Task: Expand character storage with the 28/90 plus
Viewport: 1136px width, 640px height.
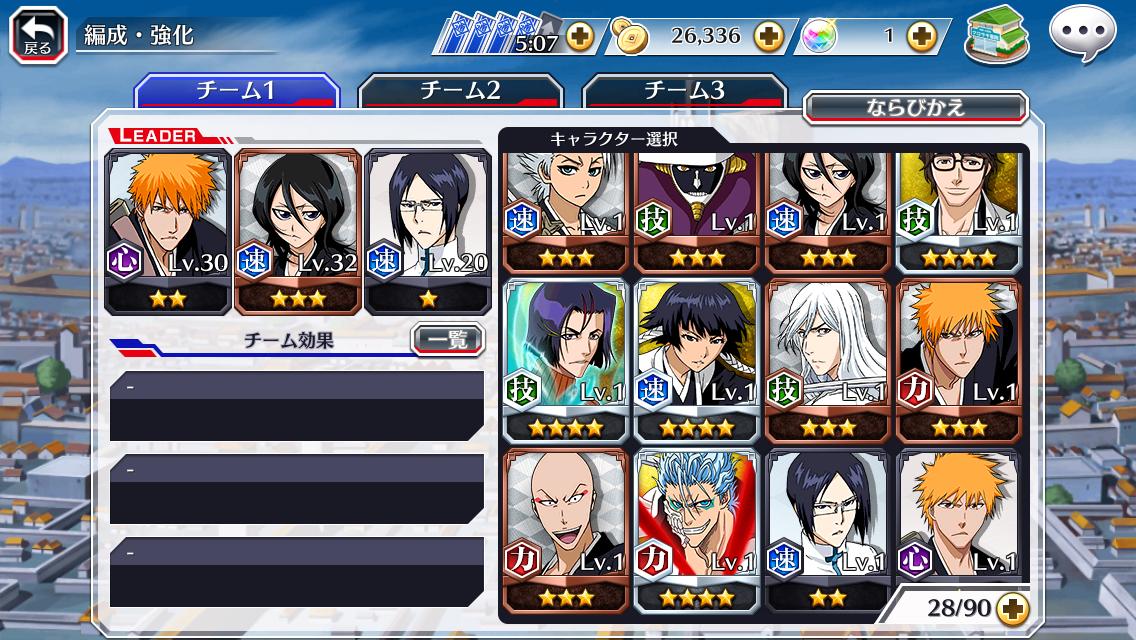Action: 1013,608
